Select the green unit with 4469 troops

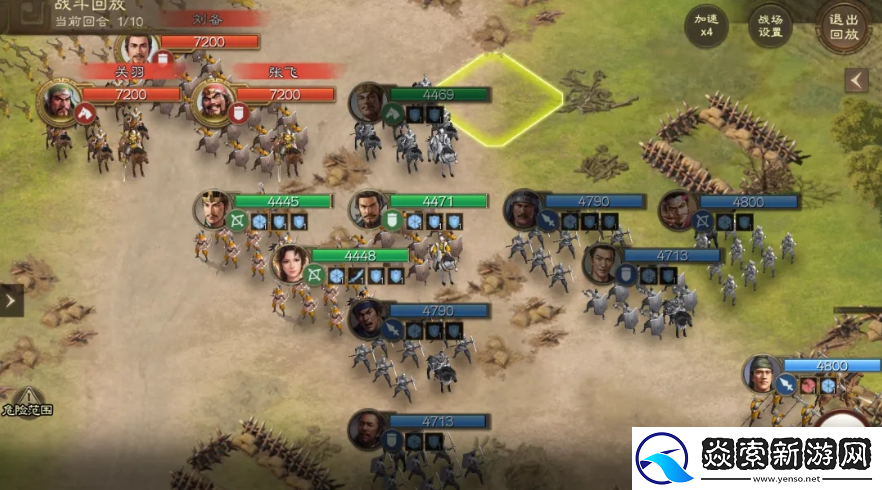[368, 101]
